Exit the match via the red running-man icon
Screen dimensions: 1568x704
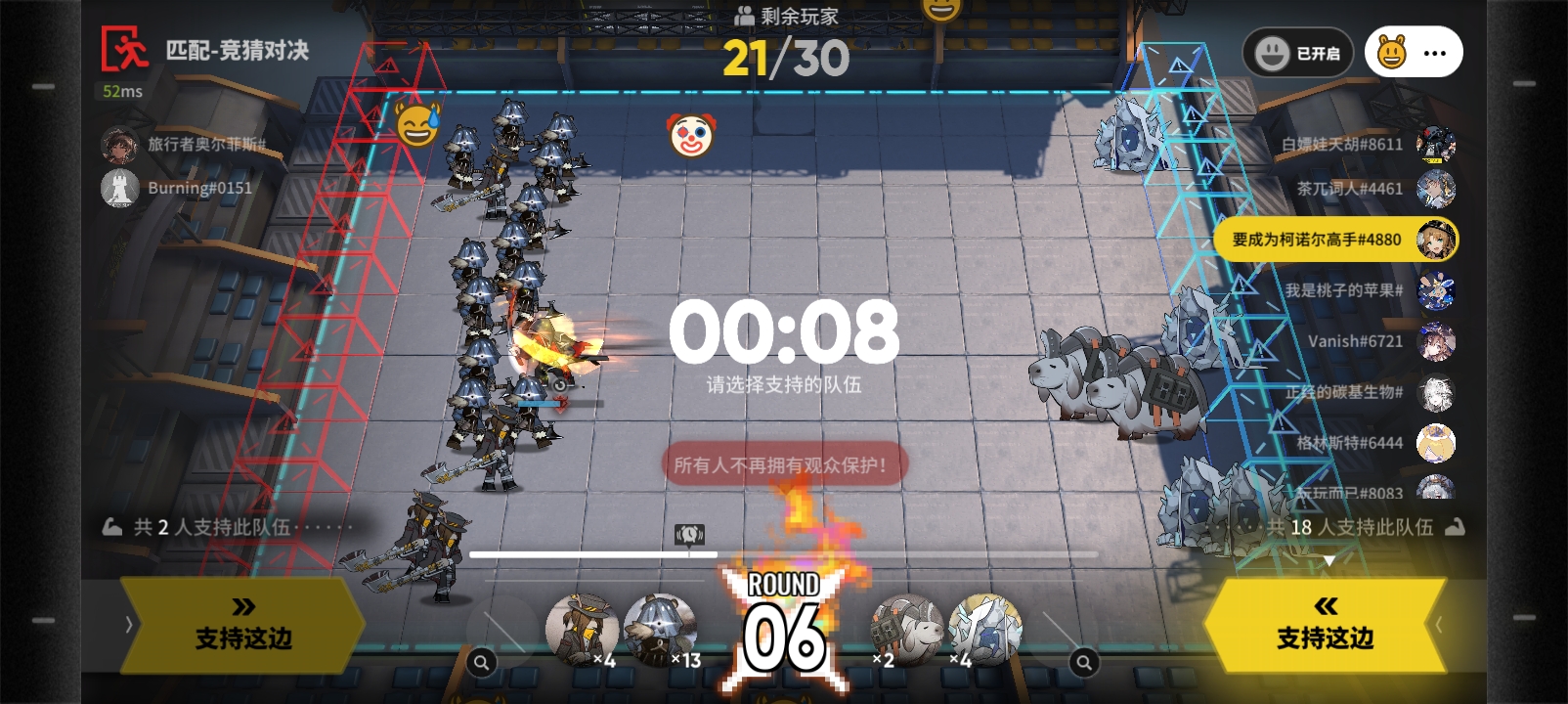[125, 49]
